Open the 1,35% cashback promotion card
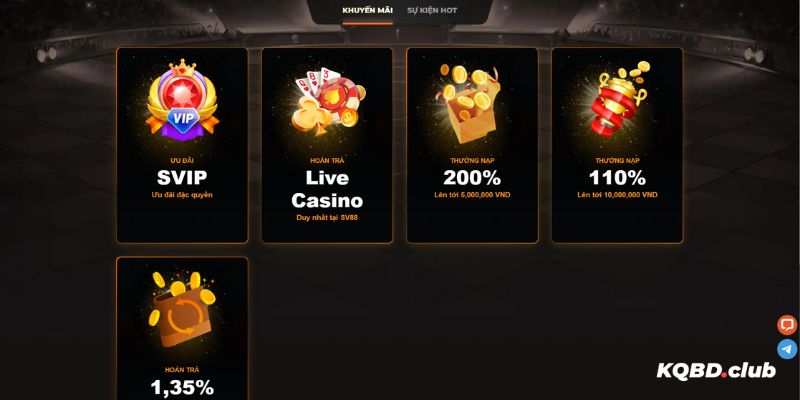 [182, 330]
